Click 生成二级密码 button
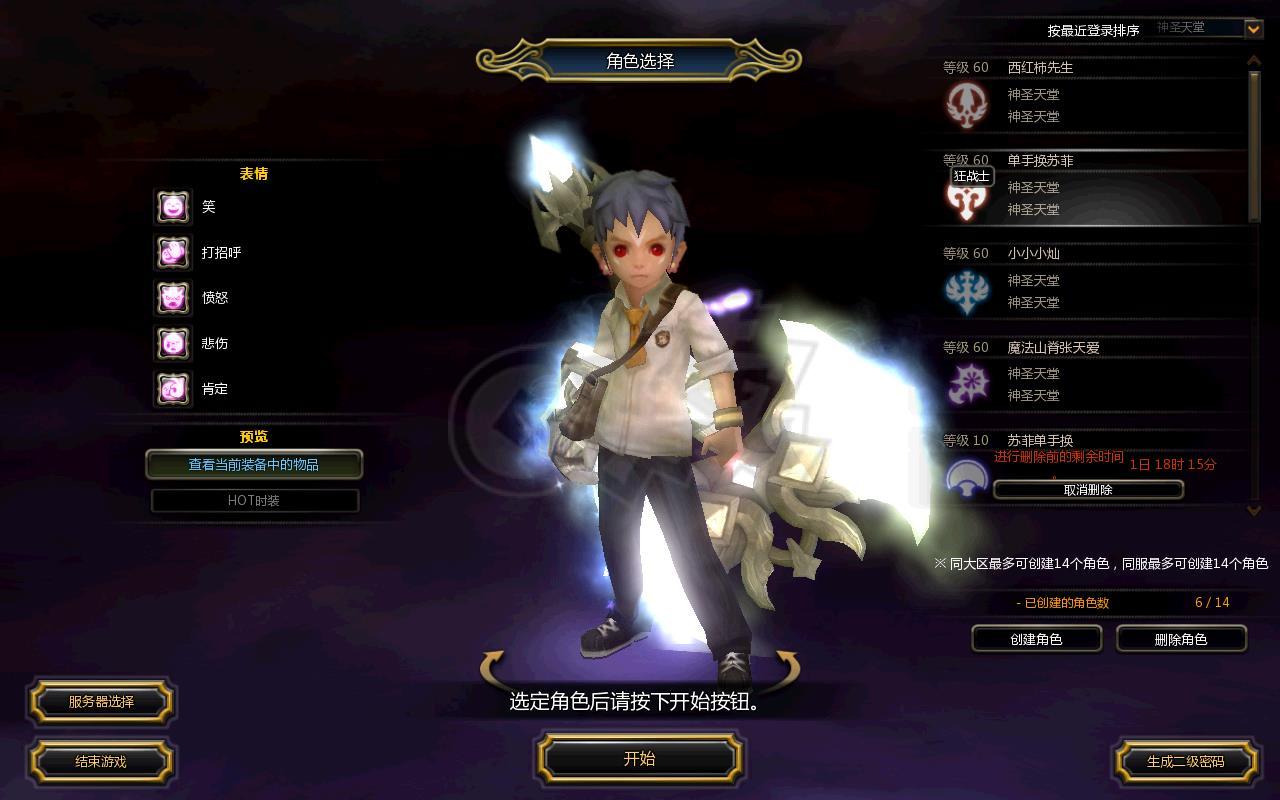1280x800 pixels. click(x=1185, y=761)
